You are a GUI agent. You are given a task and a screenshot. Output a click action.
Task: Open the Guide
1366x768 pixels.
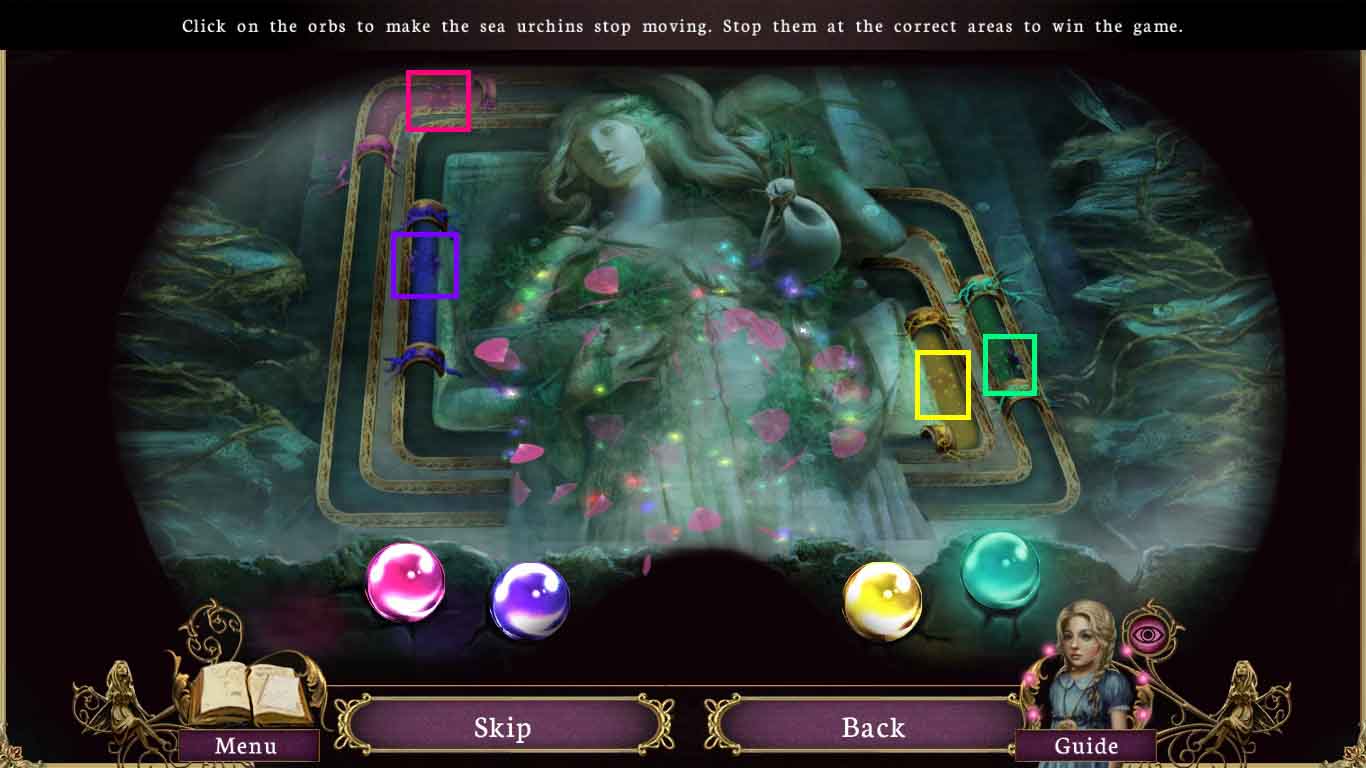pos(1086,745)
